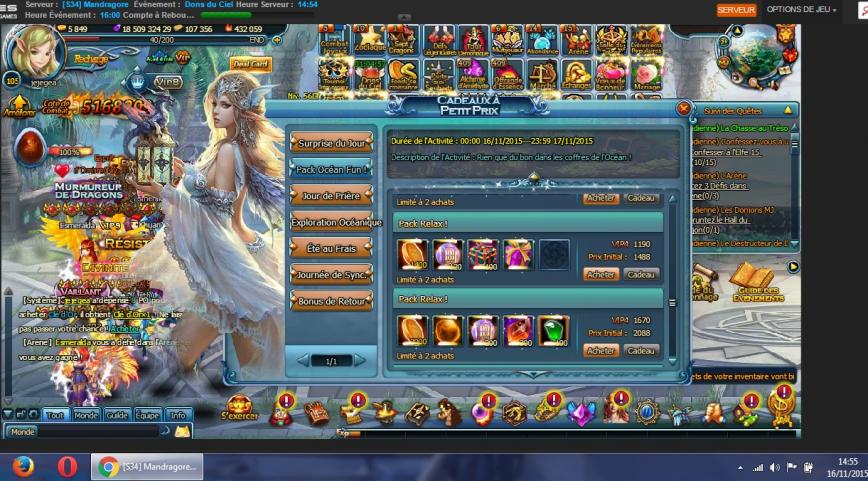Buy the 1190 Pack Relax with Acheter
The height and width of the screenshot is (481, 868).
pyautogui.click(x=601, y=274)
